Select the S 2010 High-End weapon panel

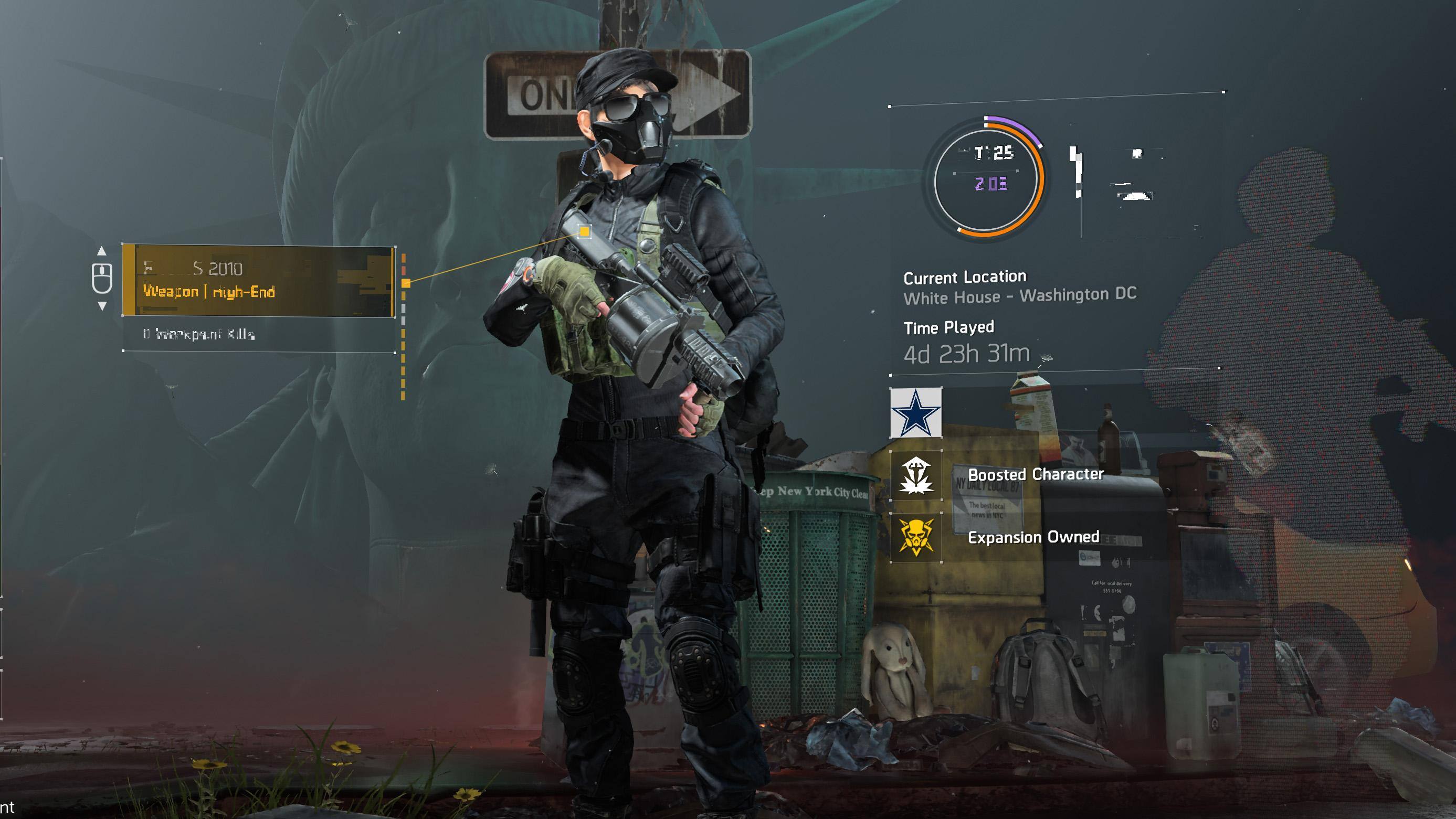click(258, 281)
